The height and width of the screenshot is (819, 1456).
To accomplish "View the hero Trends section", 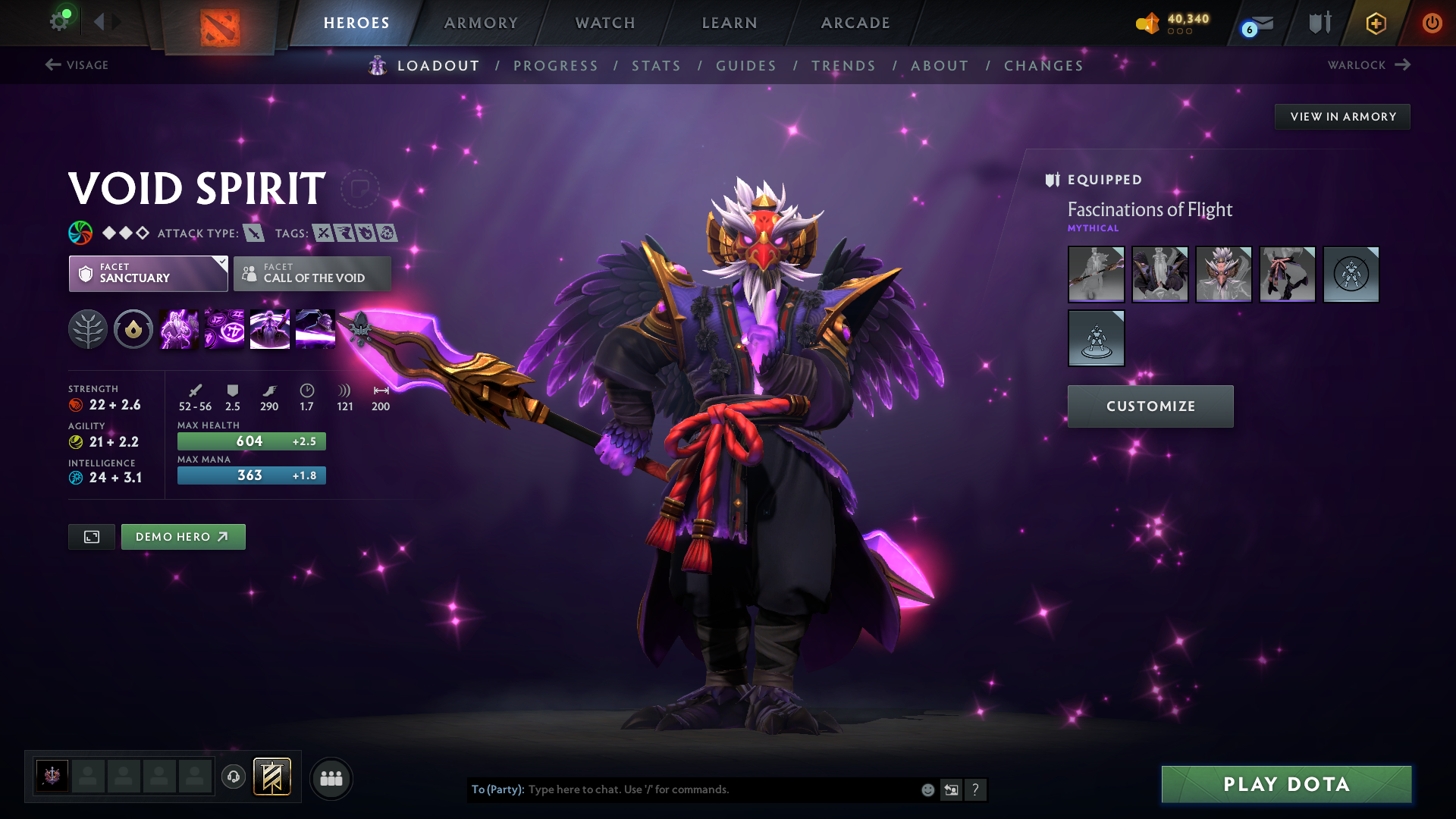I will click(x=843, y=66).
